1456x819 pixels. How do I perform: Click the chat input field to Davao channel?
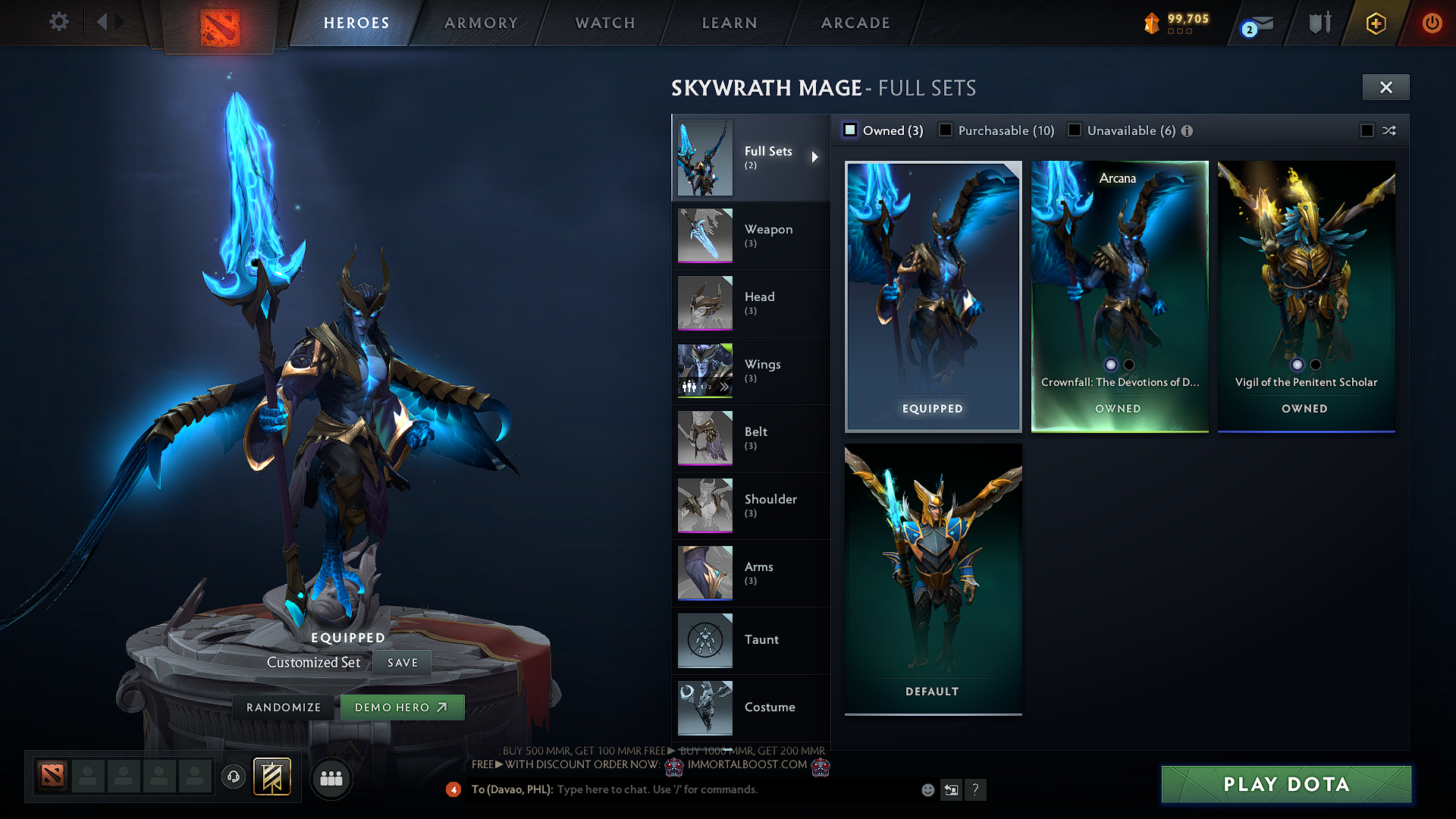click(x=682, y=789)
